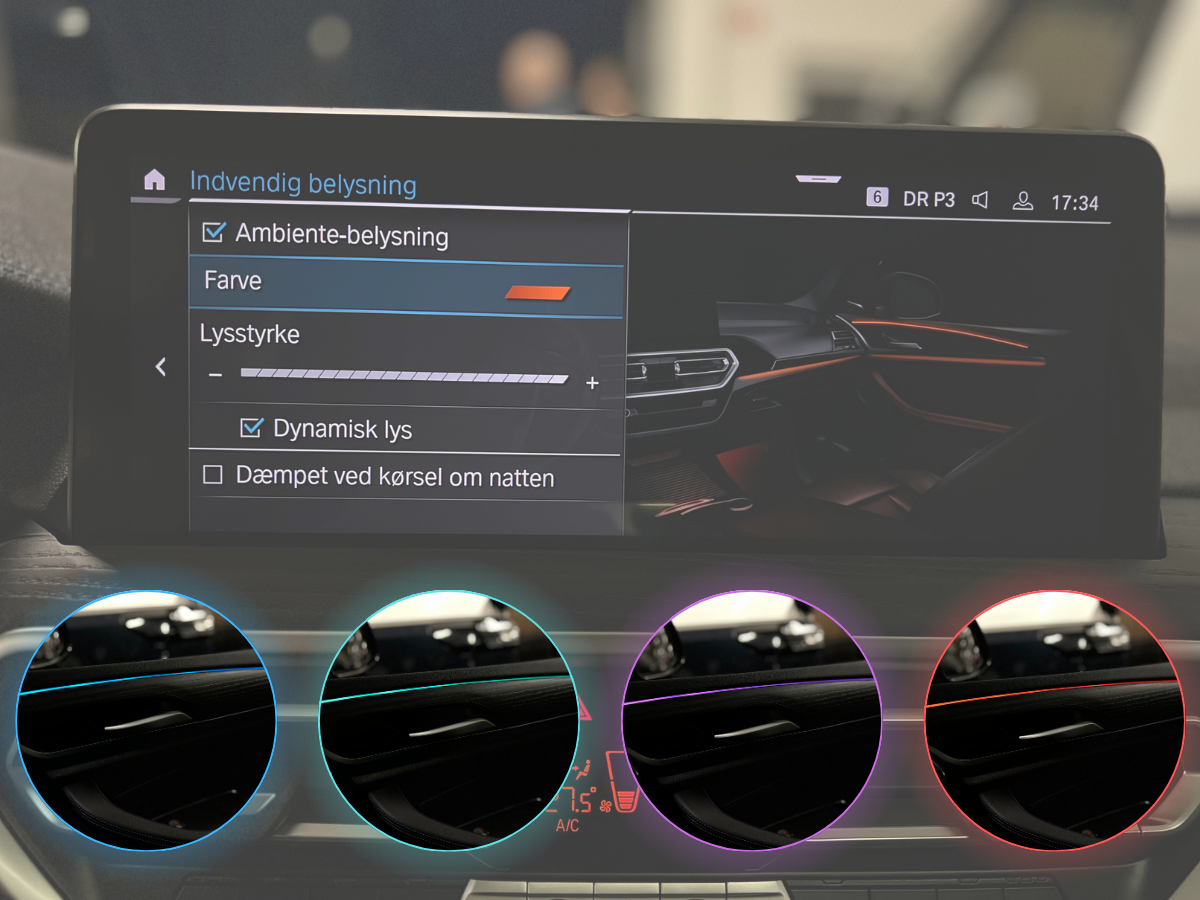Adjust the Lysstyrke brightness slider bar
The height and width of the screenshot is (900, 1200).
click(404, 378)
